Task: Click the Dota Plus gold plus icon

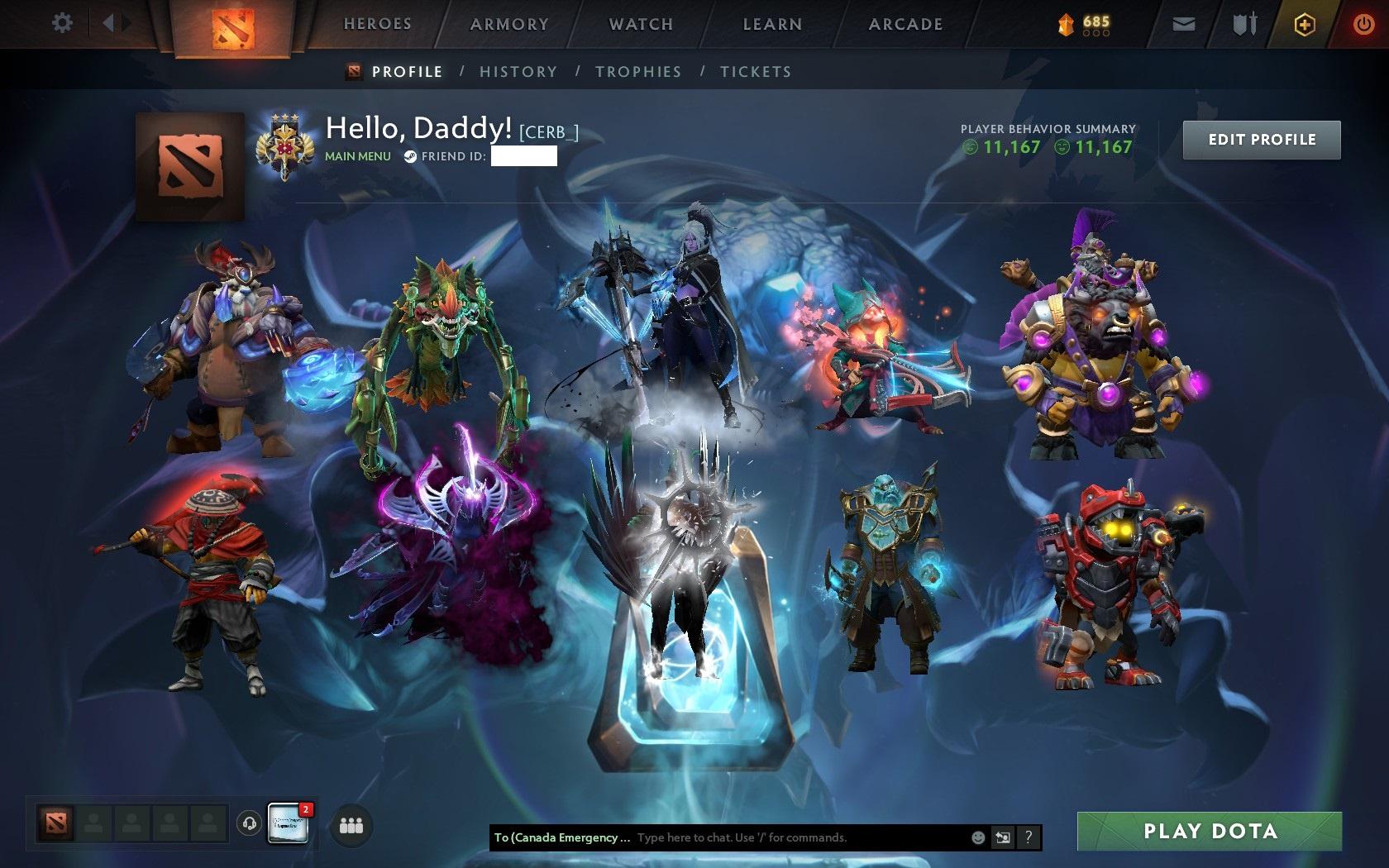Action: point(1305,24)
